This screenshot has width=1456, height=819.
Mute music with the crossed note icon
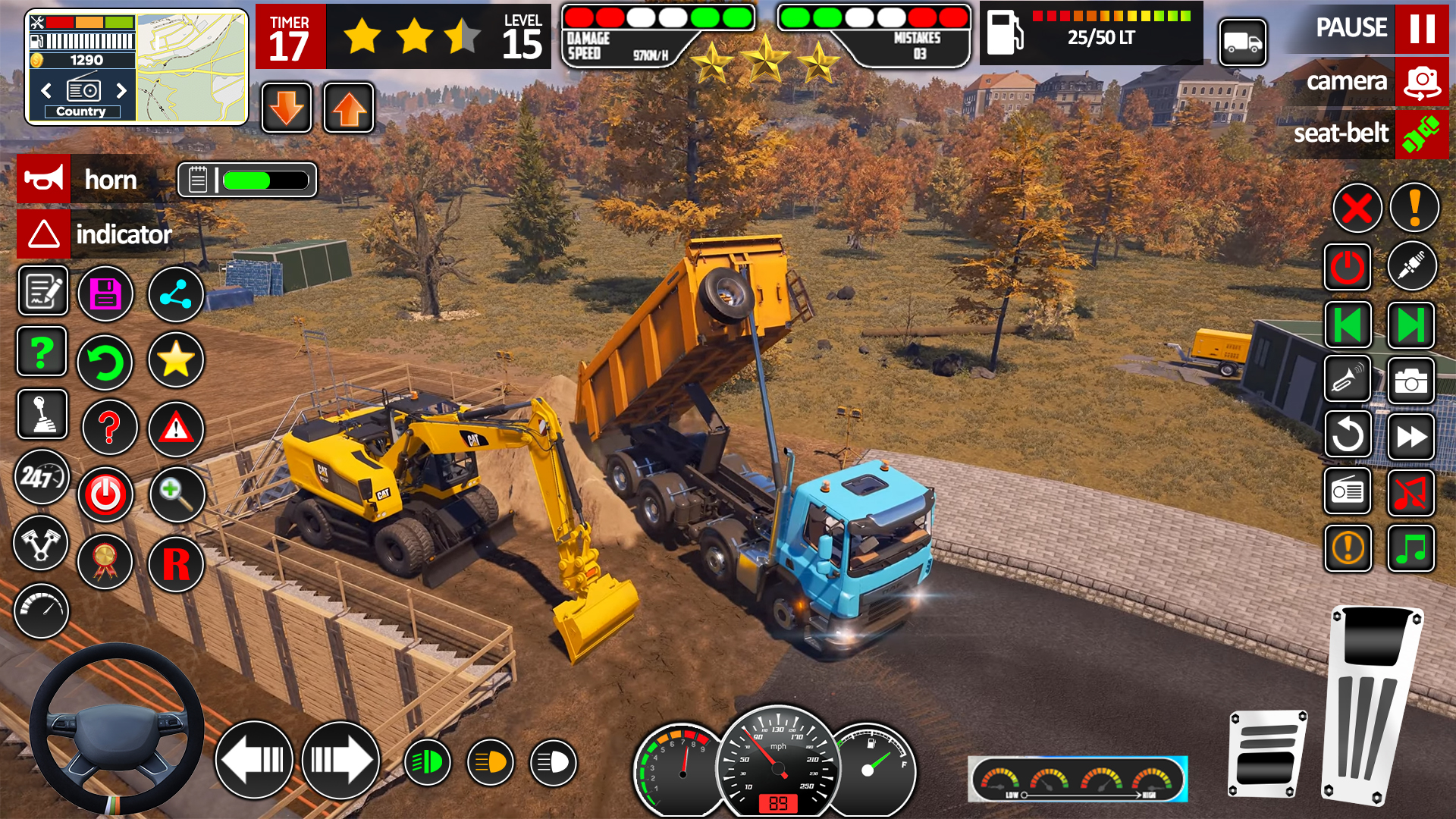point(1410,492)
